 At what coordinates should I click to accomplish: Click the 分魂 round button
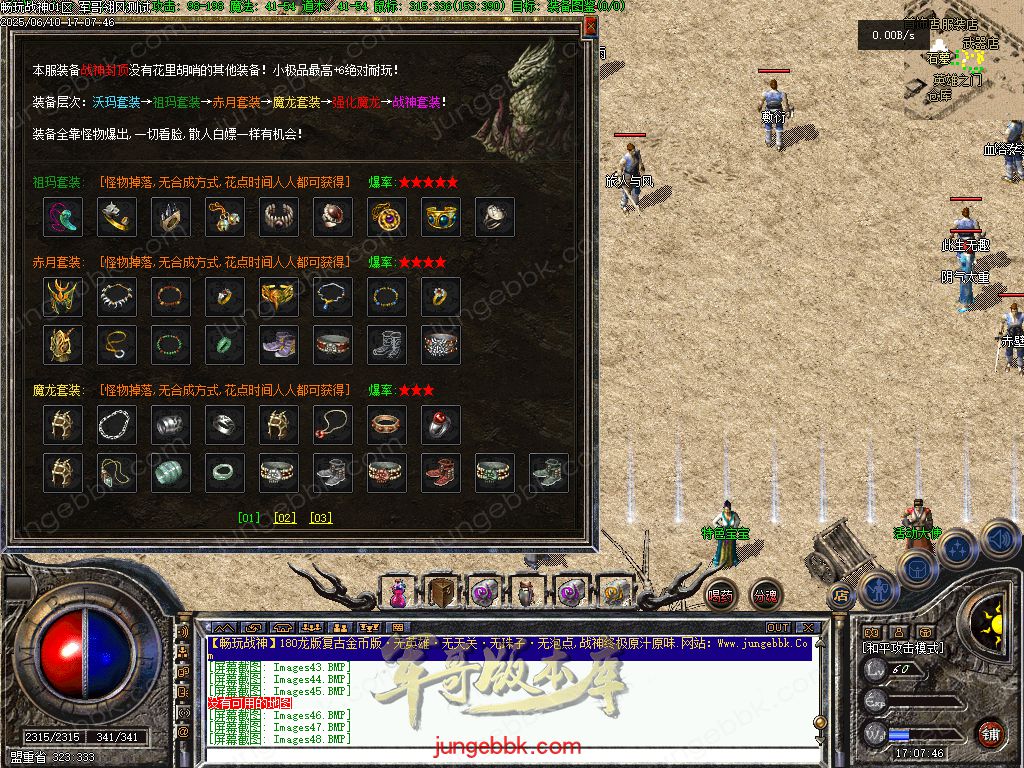click(765, 595)
